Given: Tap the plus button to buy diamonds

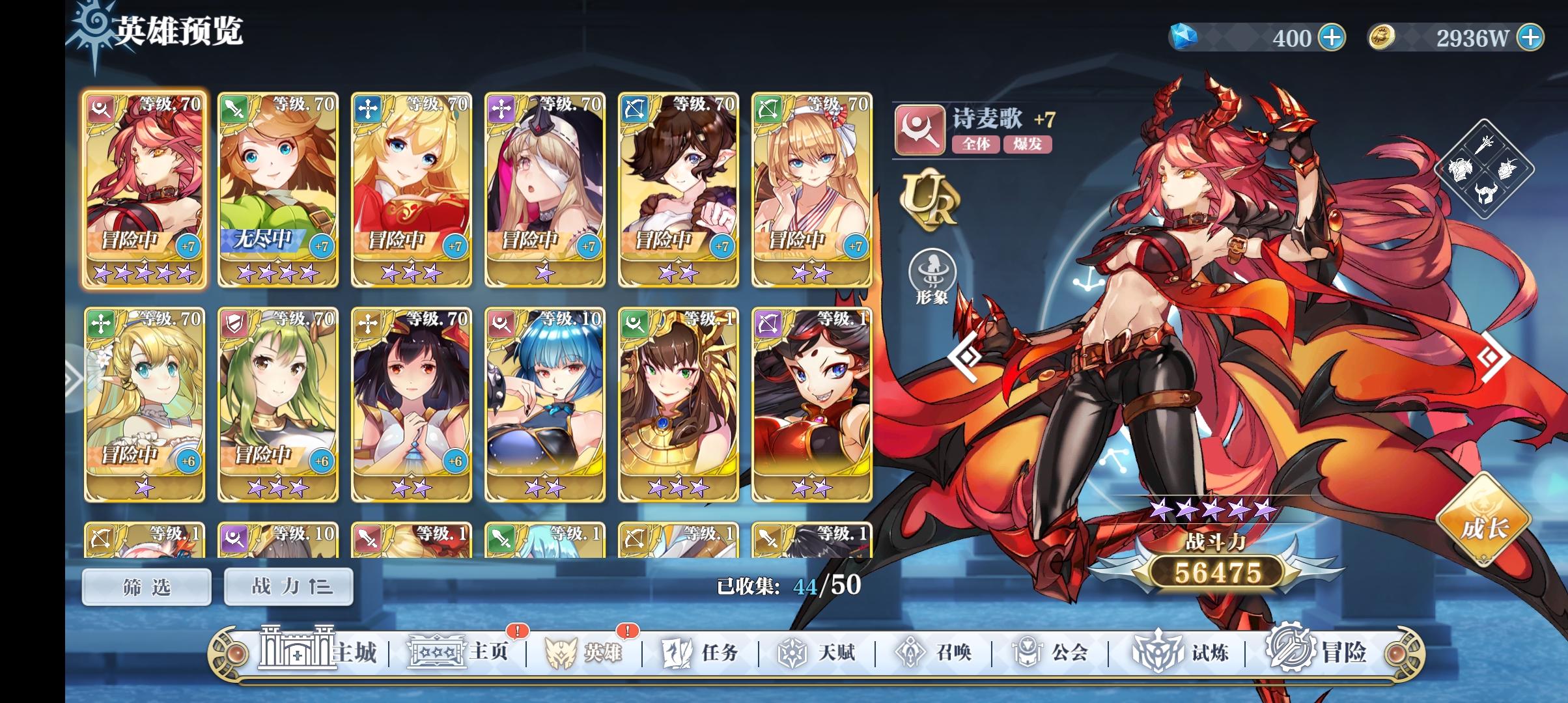Looking at the screenshot, I should 1331,37.
